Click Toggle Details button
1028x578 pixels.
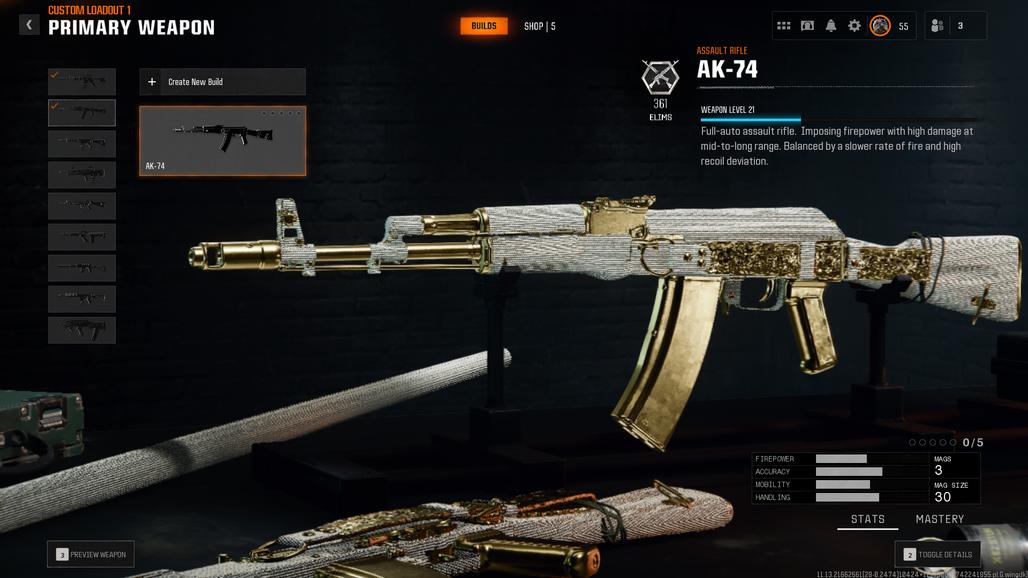click(937, 554)
